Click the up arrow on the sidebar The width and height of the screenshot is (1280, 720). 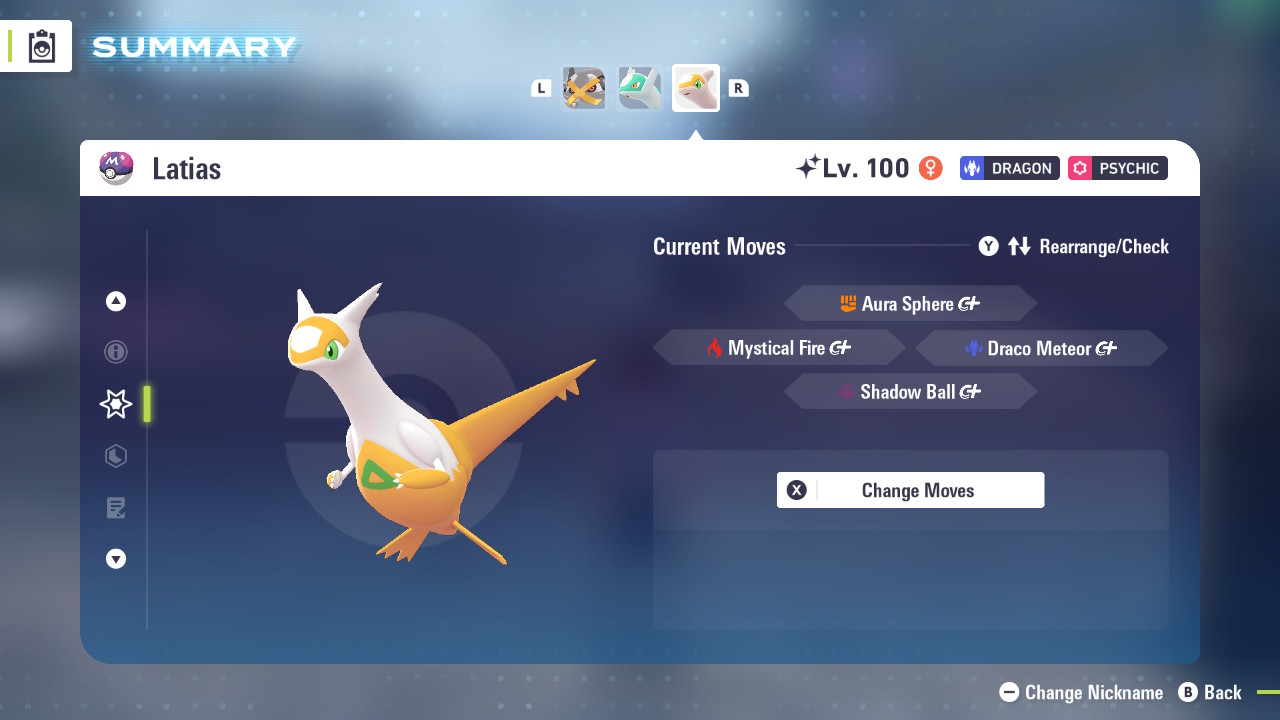115,300
